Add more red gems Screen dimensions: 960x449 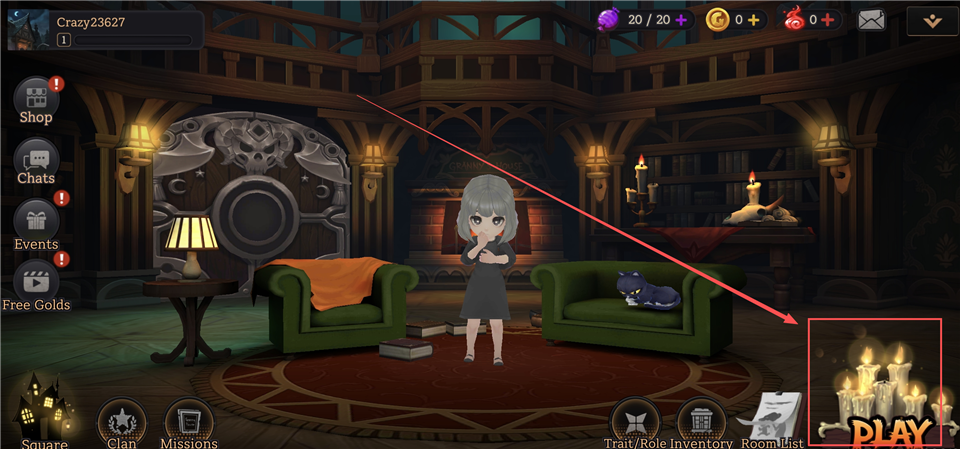coord(827,19)
